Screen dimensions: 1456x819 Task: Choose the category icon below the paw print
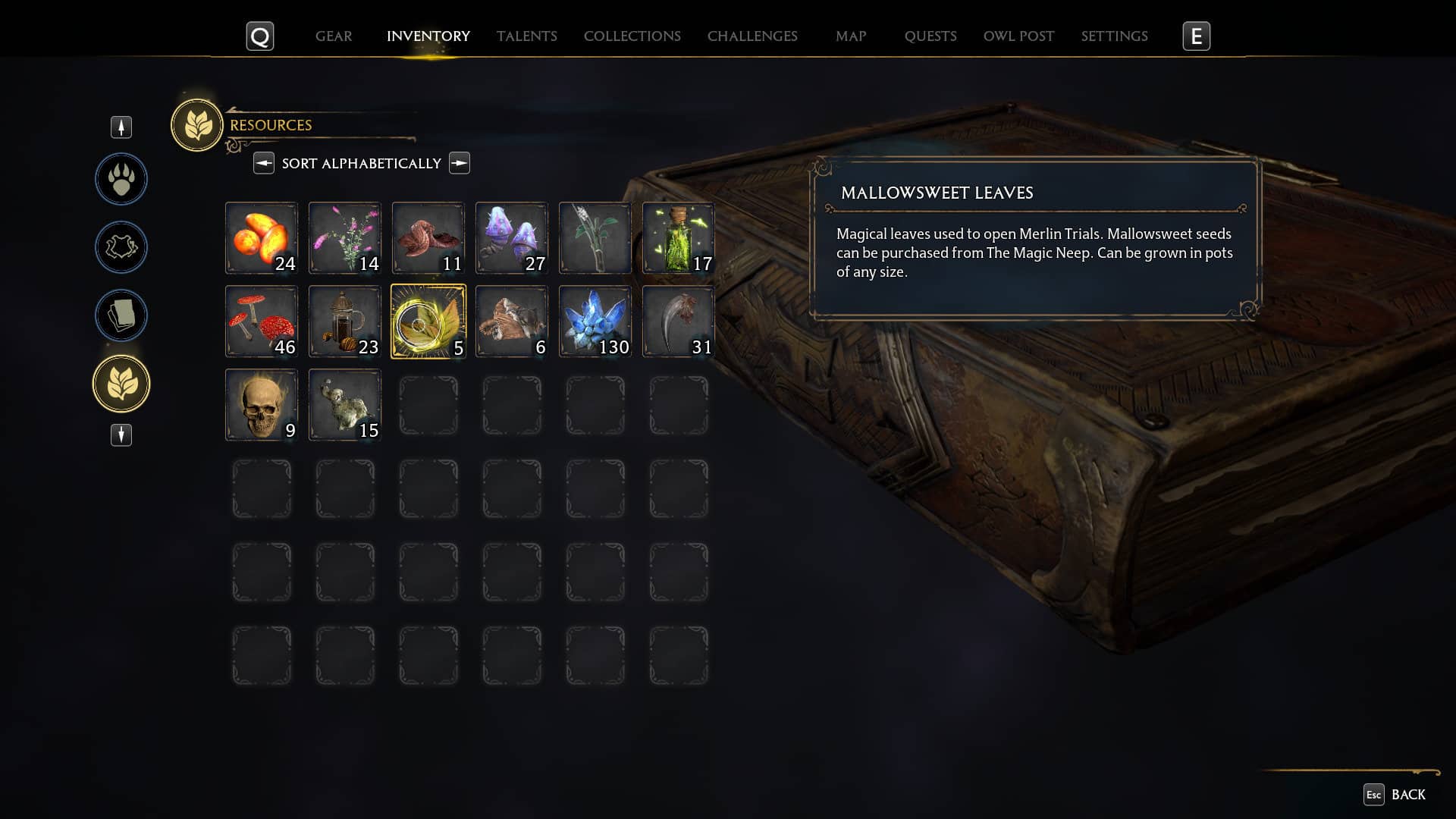(121, 247)
